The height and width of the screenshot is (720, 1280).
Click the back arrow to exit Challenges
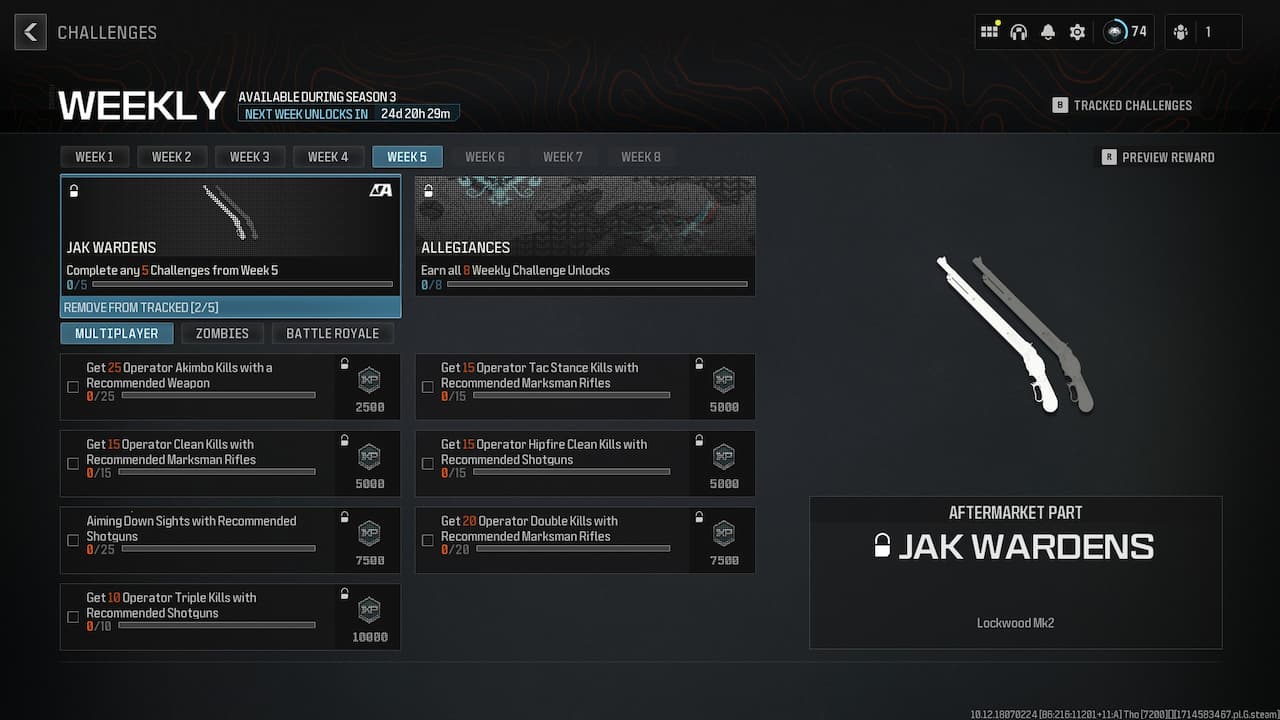click(x=30, y=31)
